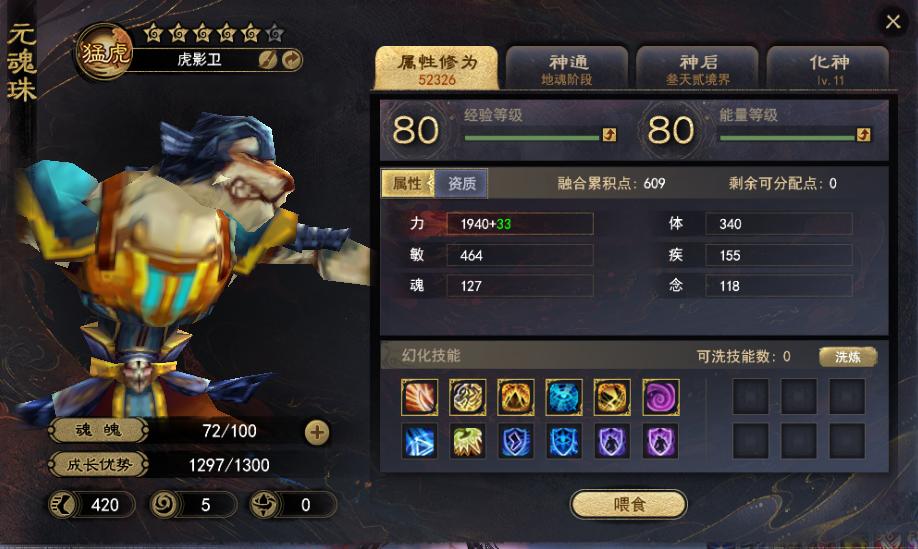
Task: Close the 元魂珠 panel
Action: click(891, 22)
